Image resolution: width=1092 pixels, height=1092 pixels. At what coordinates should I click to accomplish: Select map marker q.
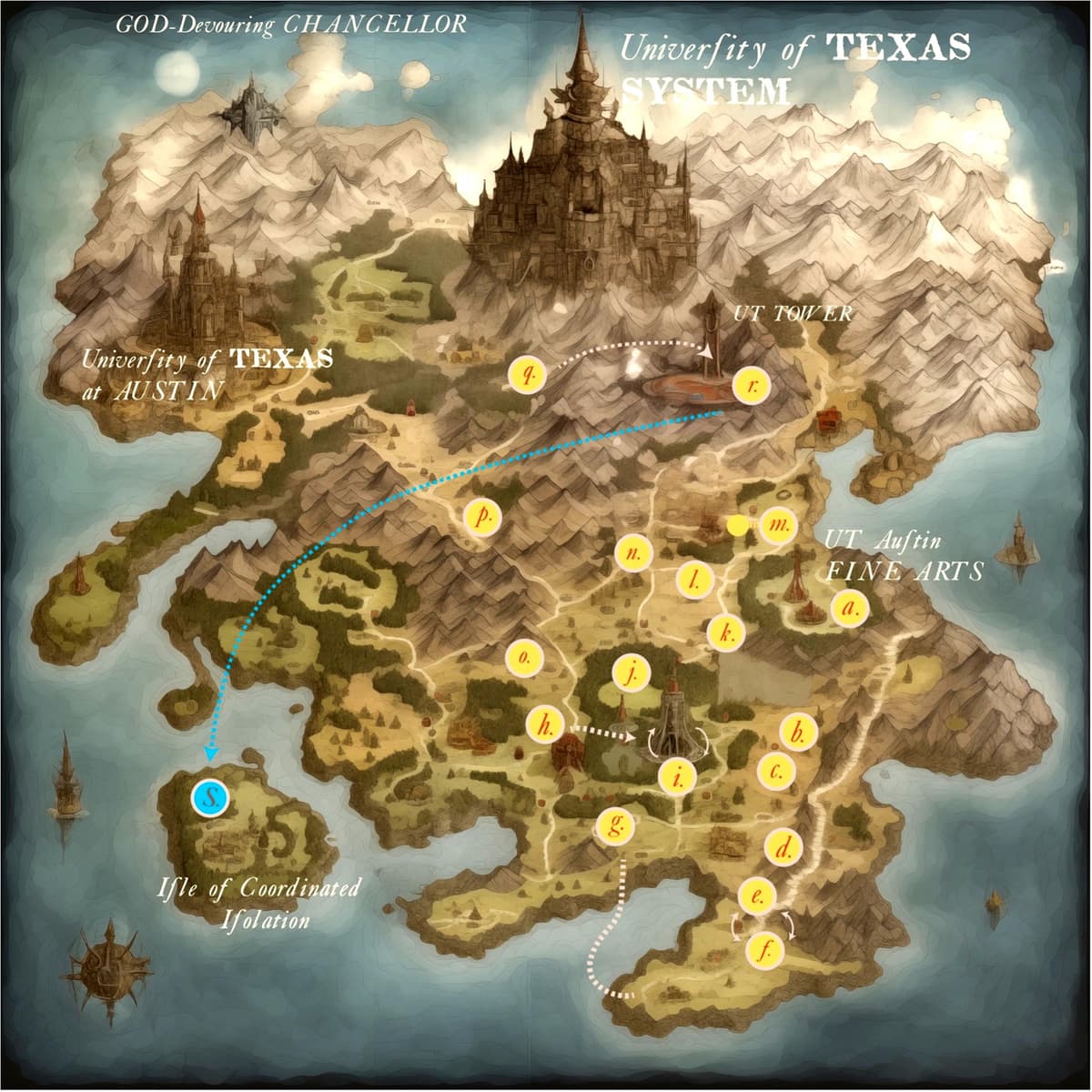coord(527,373)
